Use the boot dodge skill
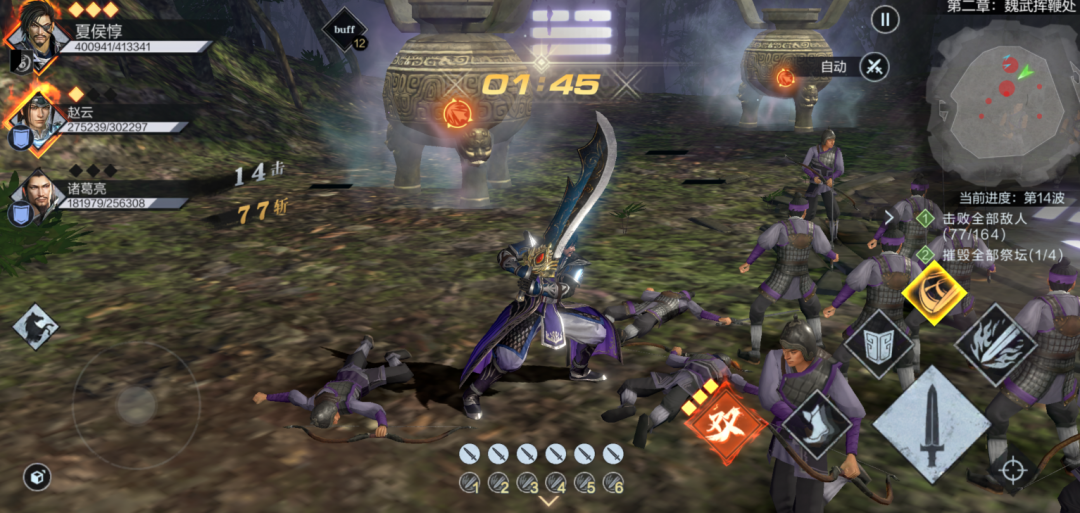1080x513 pixels. 816,424
